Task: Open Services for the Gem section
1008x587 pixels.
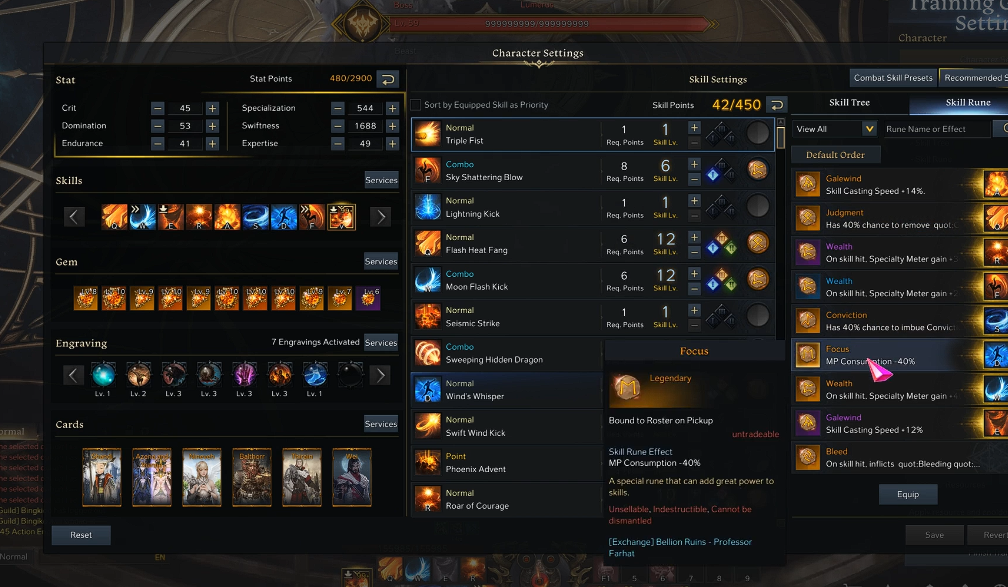Action: click(381, 261)
